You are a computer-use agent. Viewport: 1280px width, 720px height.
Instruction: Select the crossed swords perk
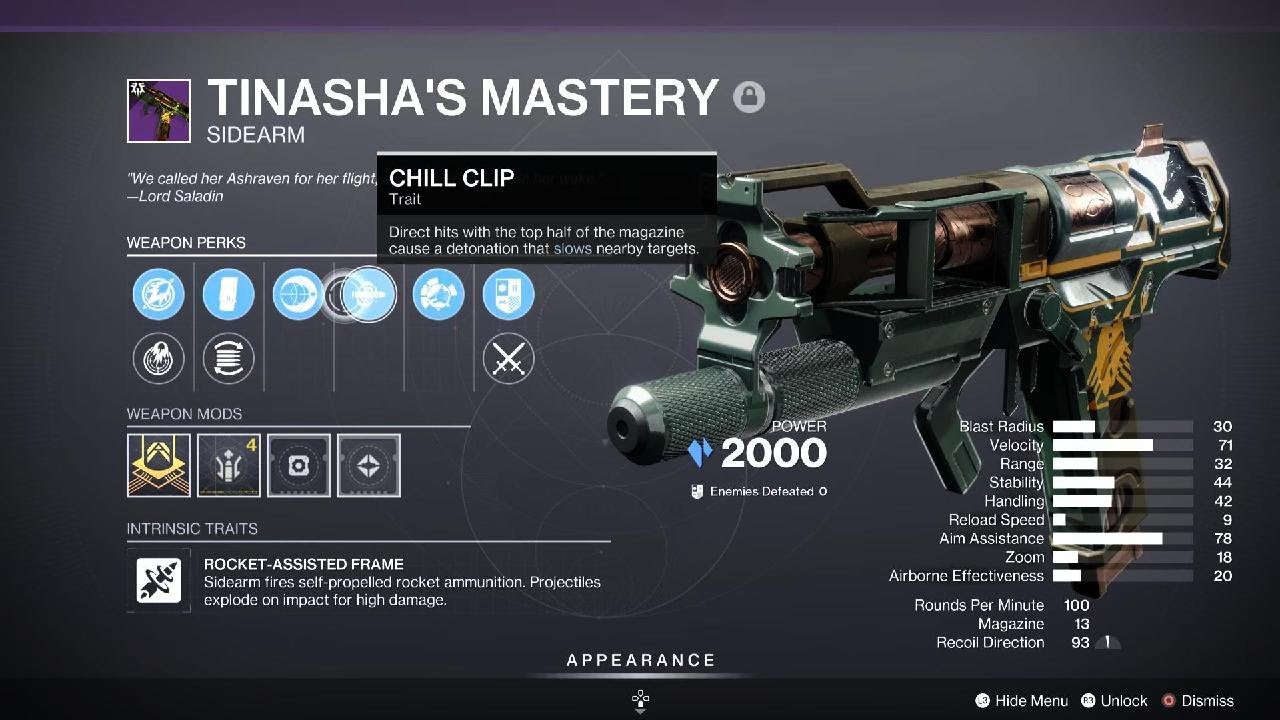coord(508,358)
